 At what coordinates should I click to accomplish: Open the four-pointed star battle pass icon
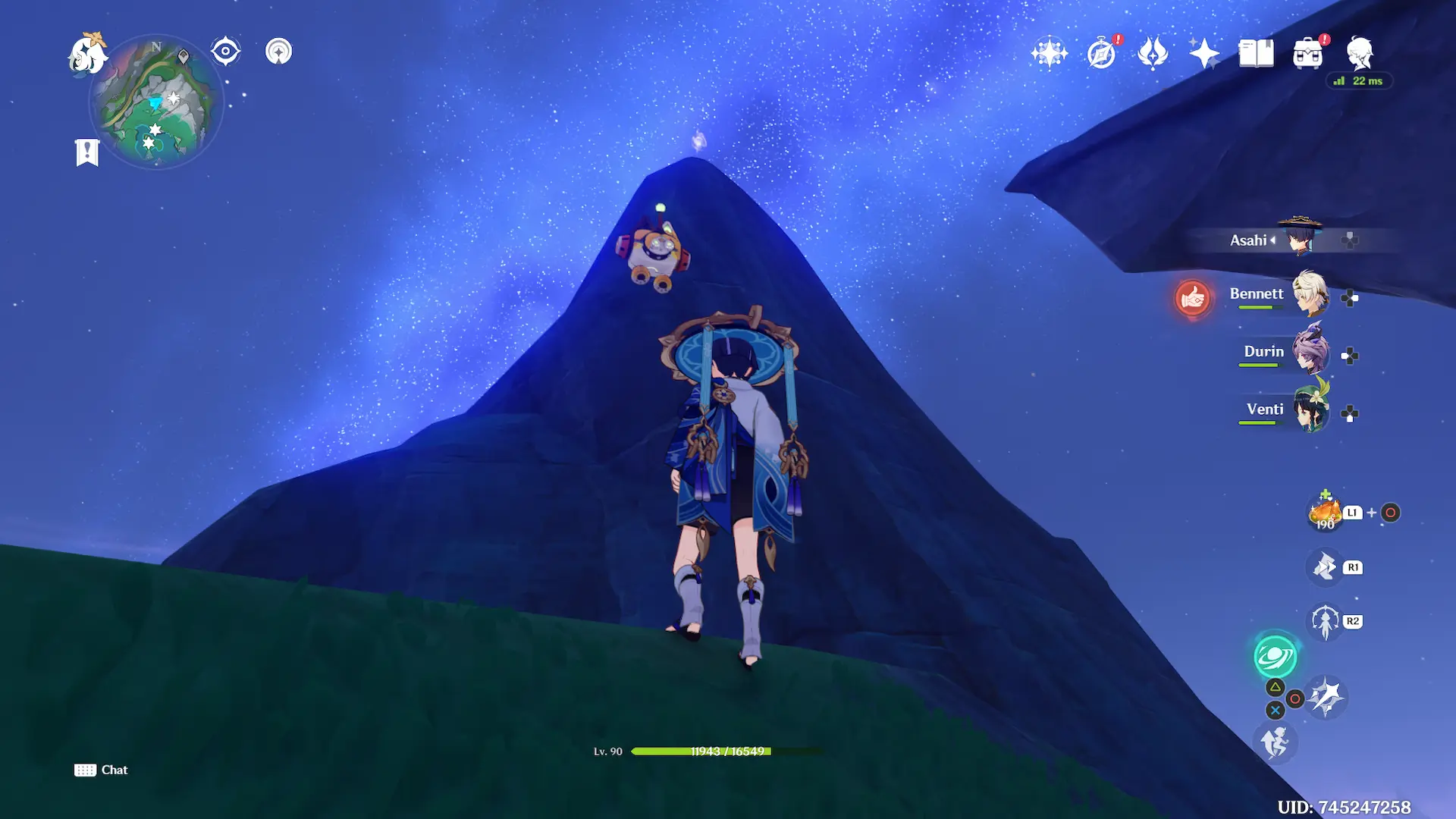1204,53
